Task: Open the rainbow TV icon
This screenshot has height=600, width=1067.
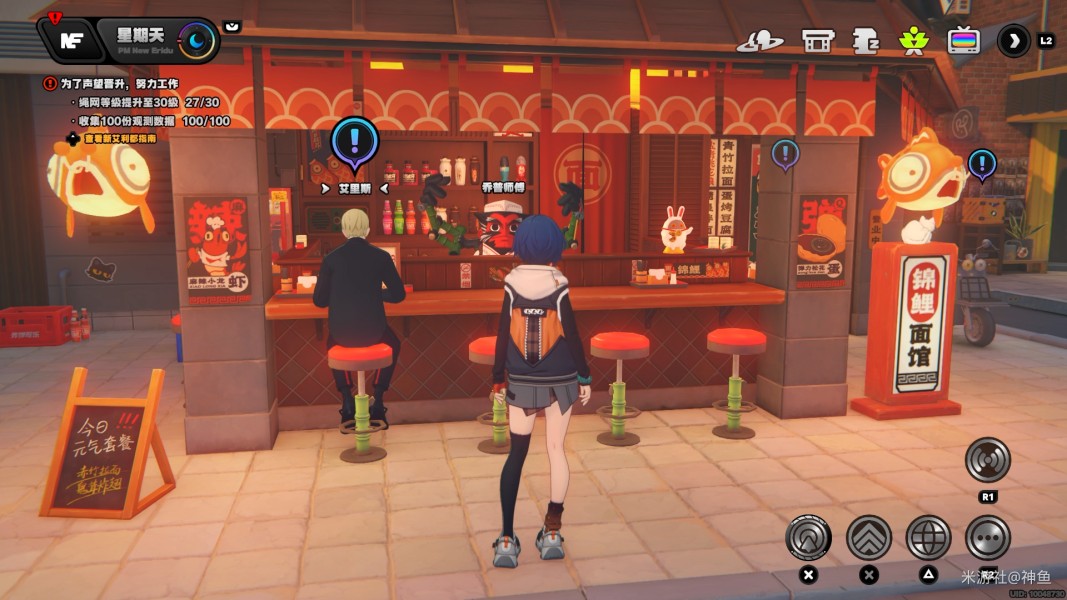Action: [x=964, y=41]
